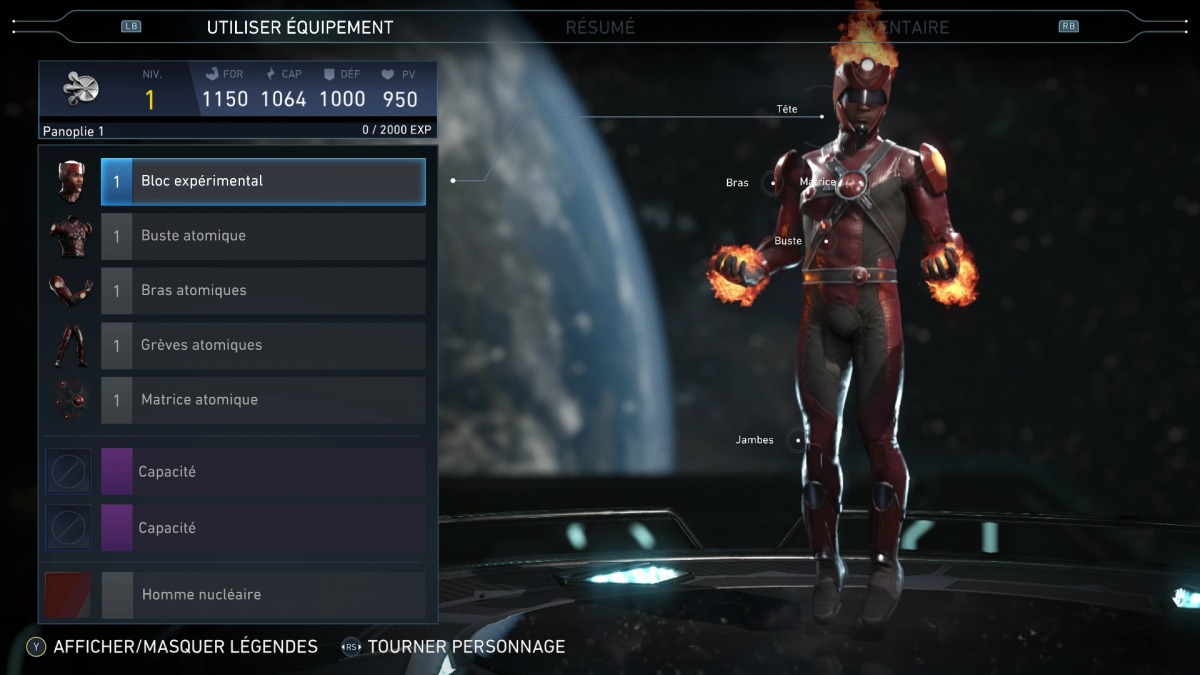Choose the Jambes marker on the character

point(796,440)
